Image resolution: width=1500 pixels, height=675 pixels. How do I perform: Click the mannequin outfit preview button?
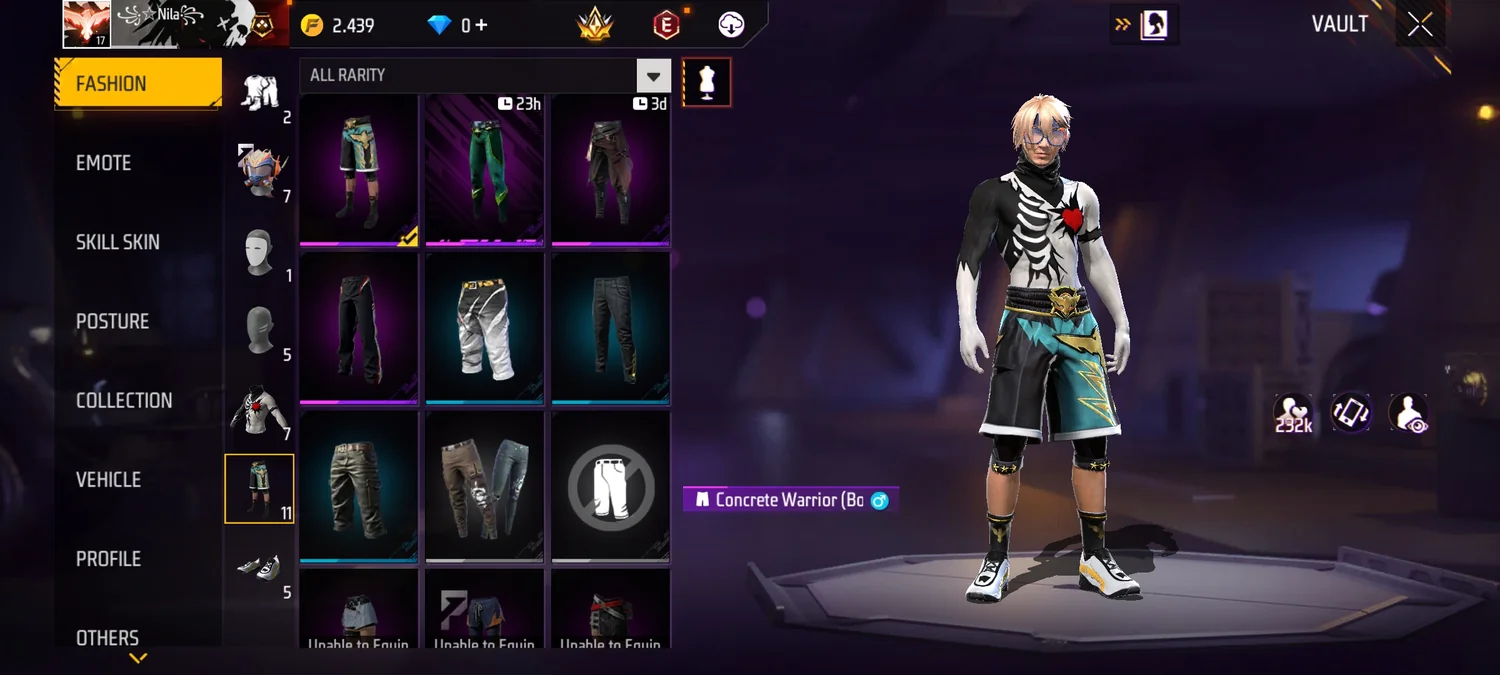[x=707, y=82]
